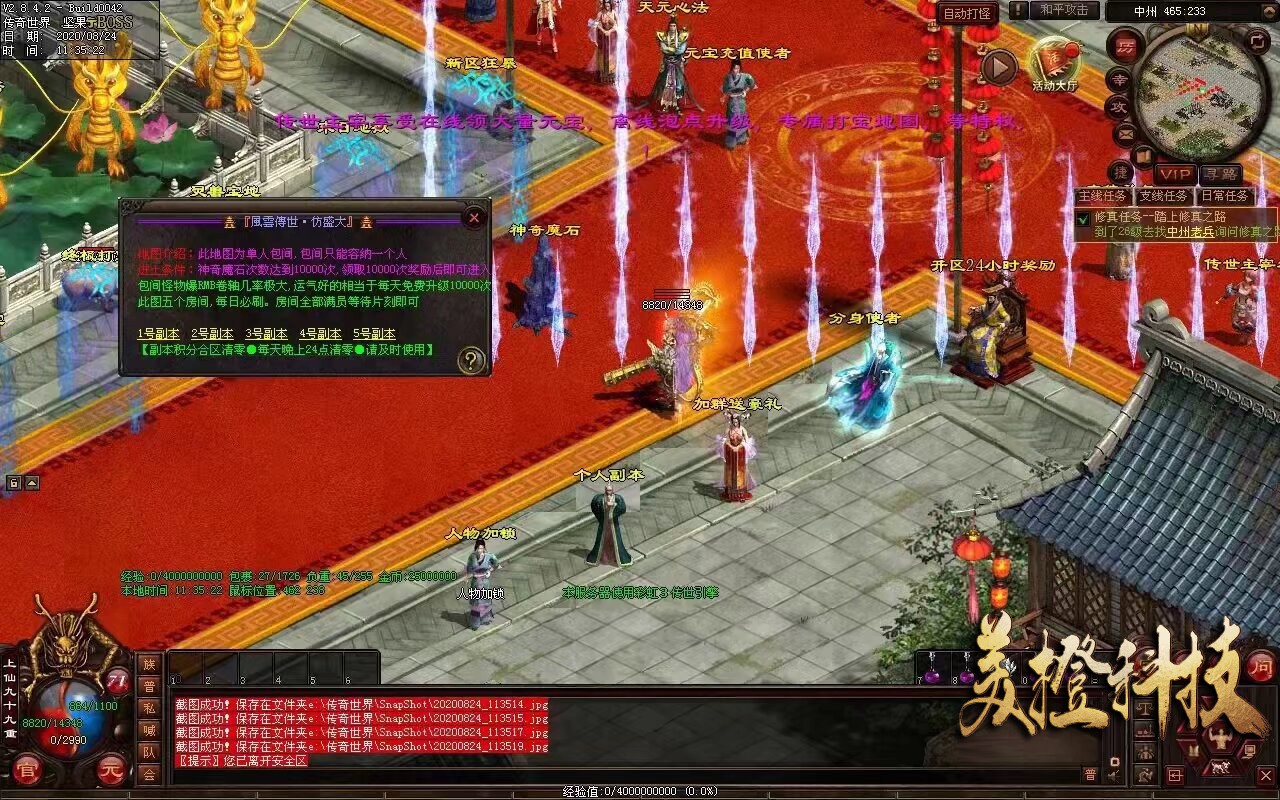Switch the 和平攻击 attack mode
1280x800 pixels.
pyautogui.click(x=1063, y=11)
